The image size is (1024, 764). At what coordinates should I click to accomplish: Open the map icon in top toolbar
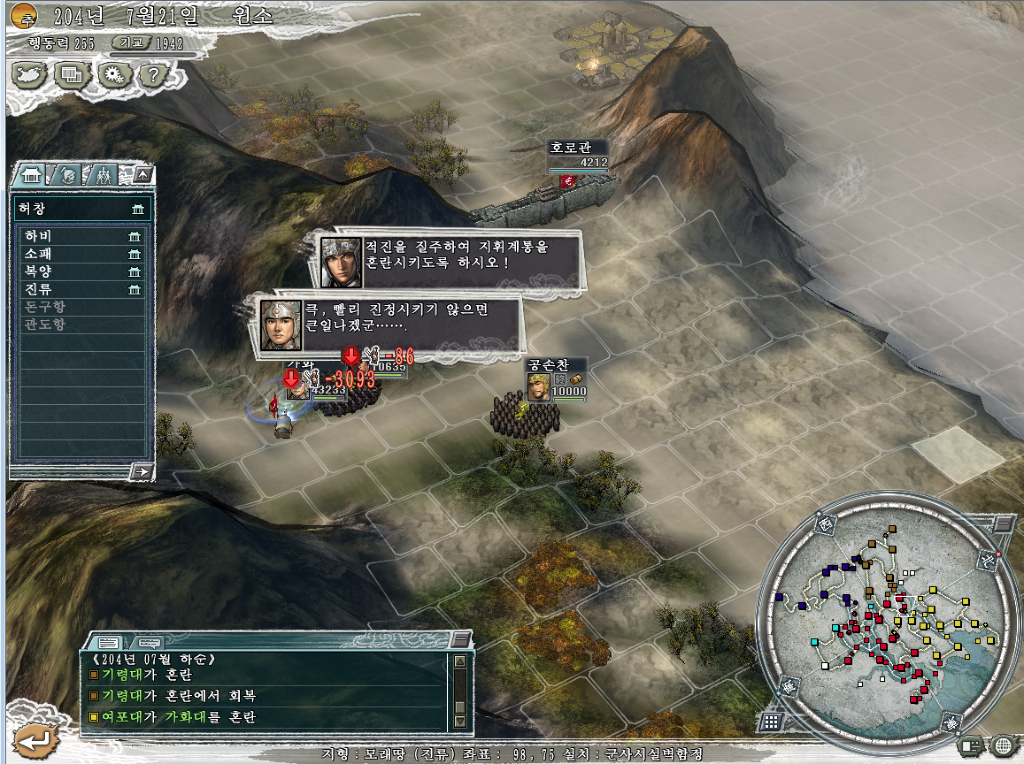tap(29, 73)
